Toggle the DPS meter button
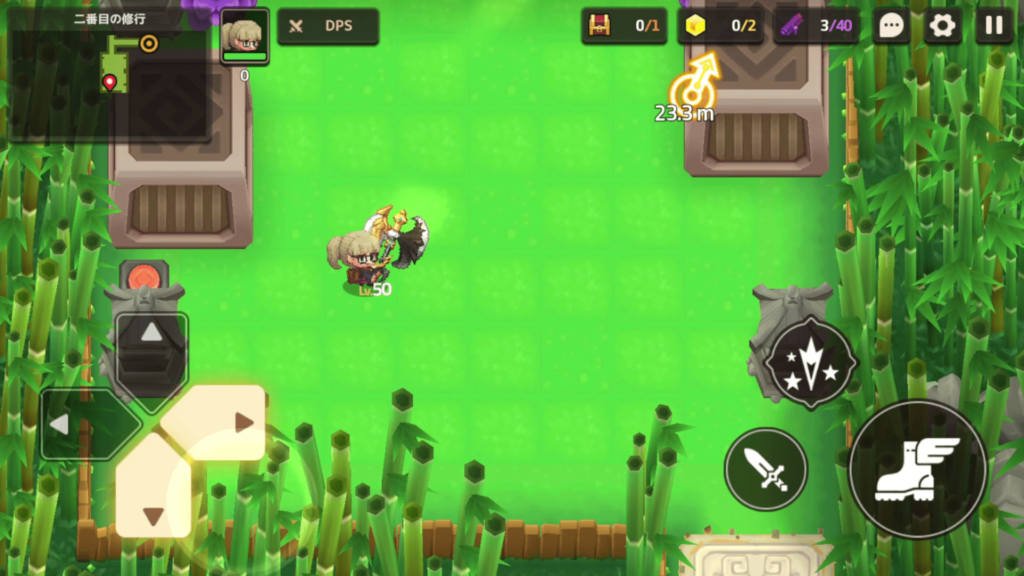 [x=327, y=26]
